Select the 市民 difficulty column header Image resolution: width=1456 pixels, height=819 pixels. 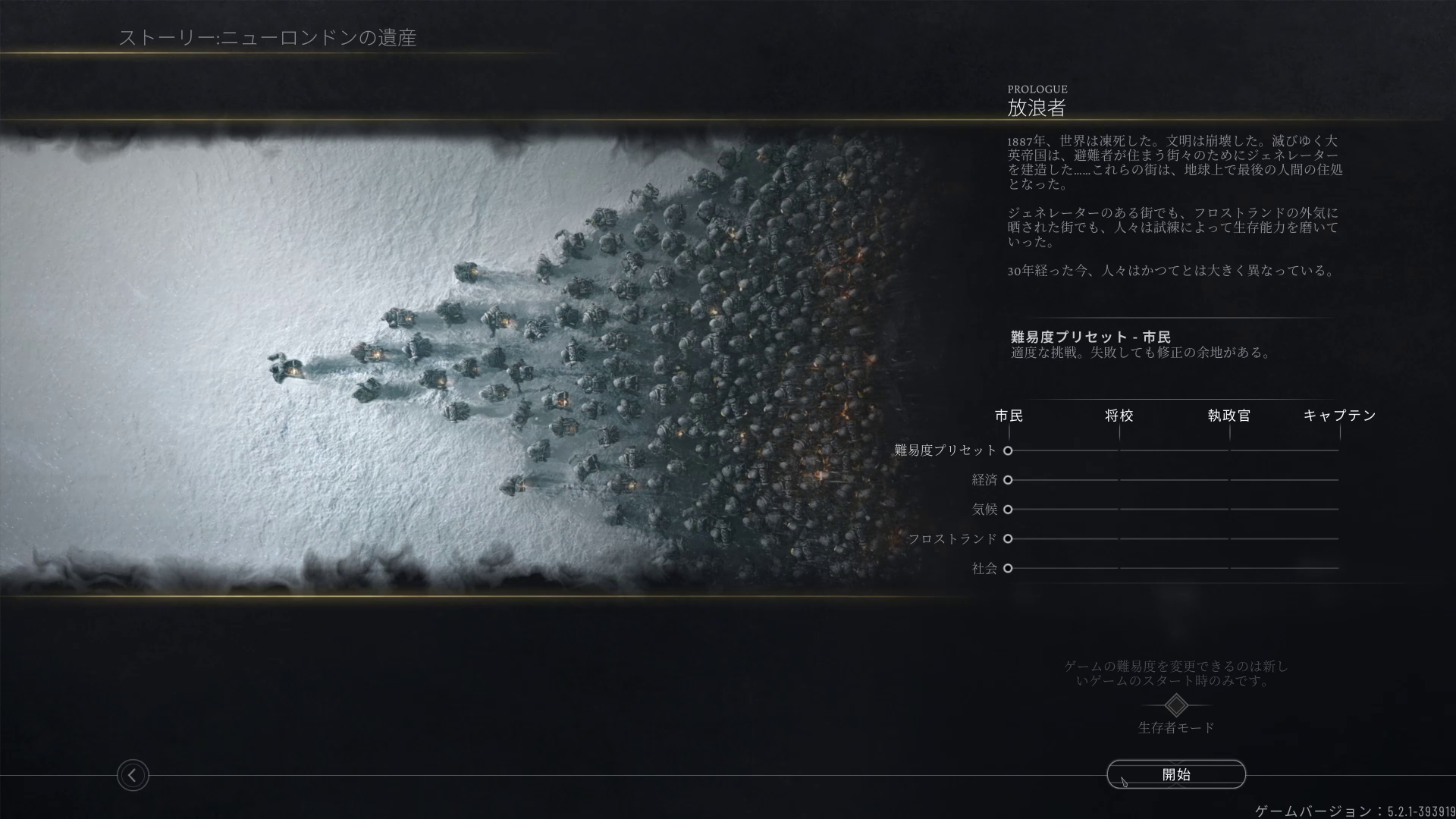(x=1009, y=416)
